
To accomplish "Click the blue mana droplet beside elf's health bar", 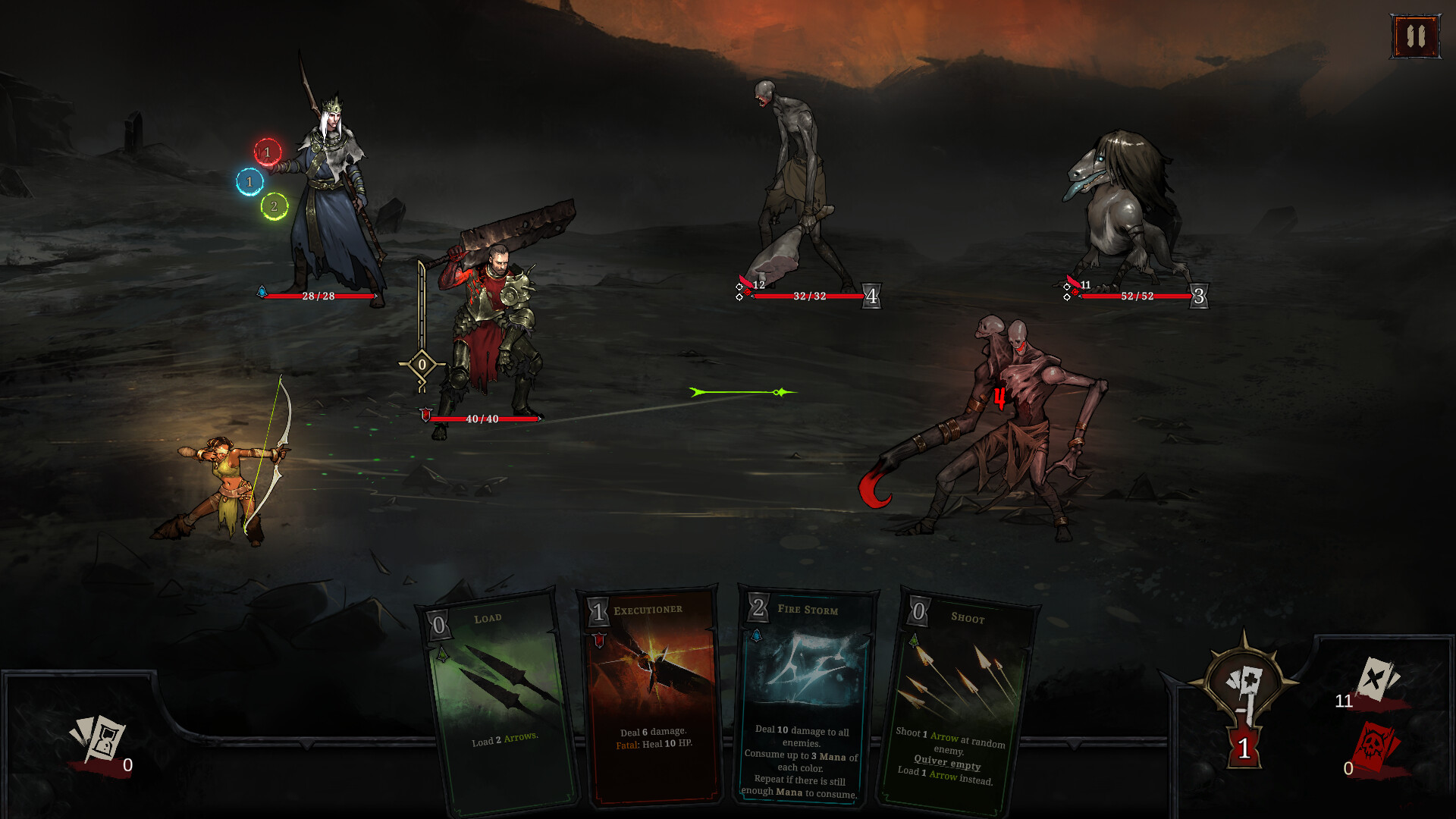I will (x=262, y=290).
